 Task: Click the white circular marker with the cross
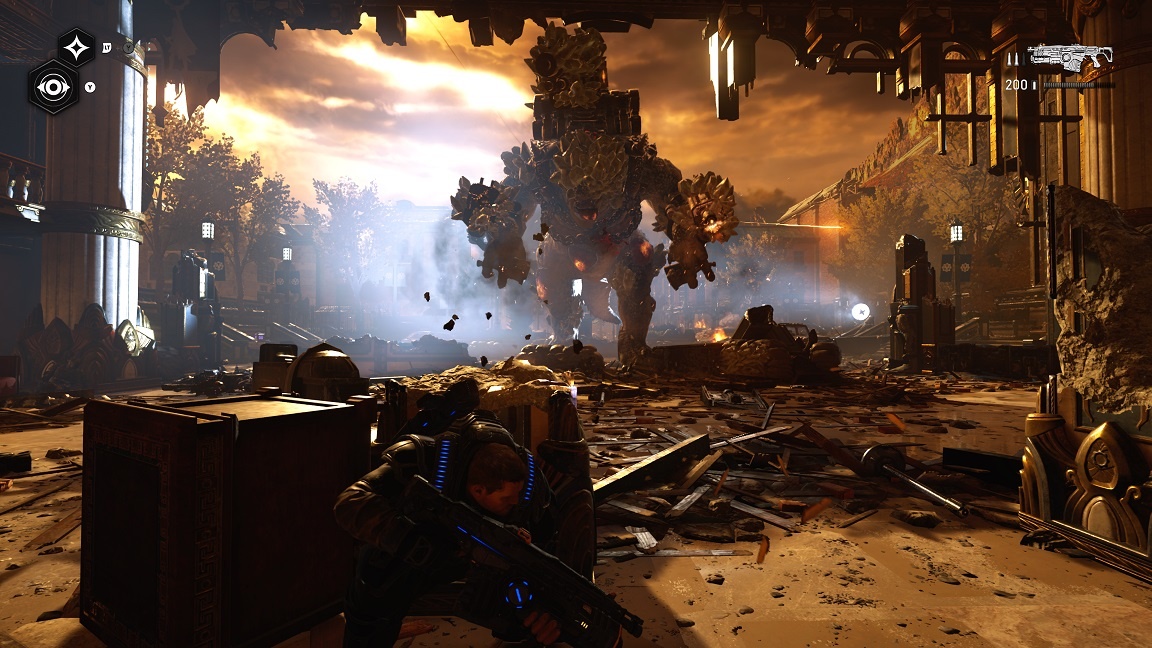tap(859, 312)
